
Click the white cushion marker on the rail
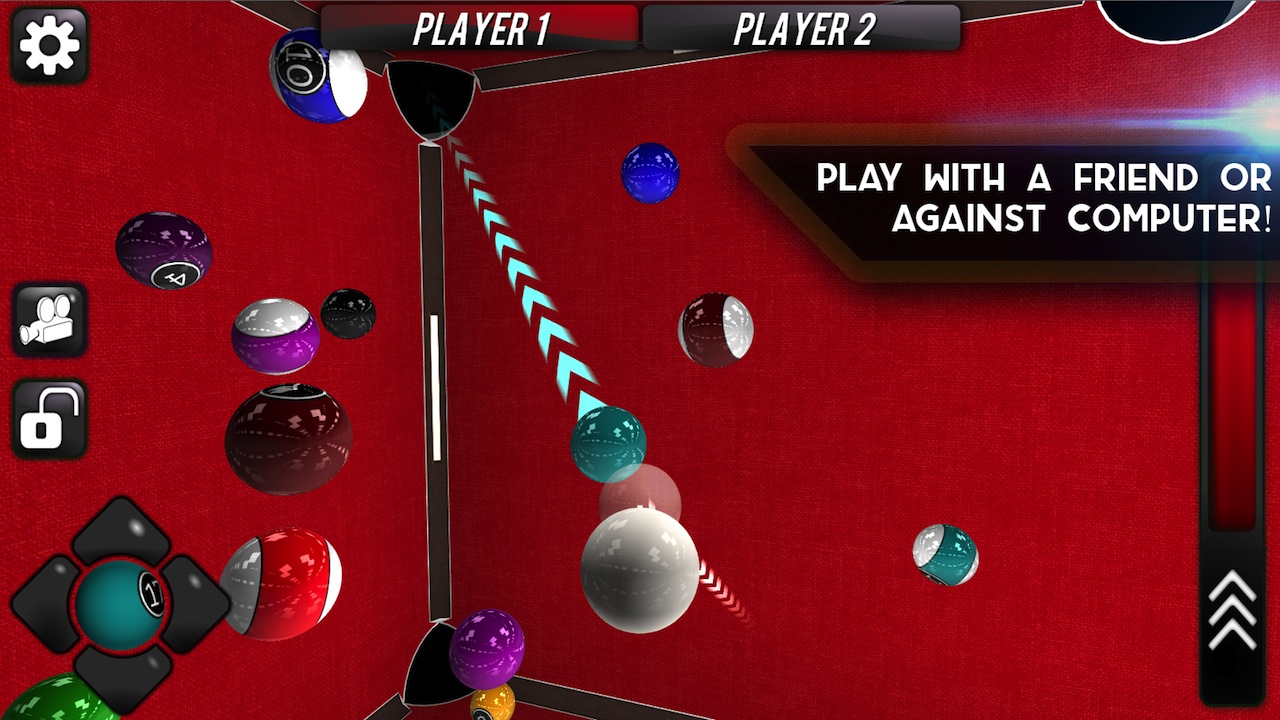coord(432,385)
